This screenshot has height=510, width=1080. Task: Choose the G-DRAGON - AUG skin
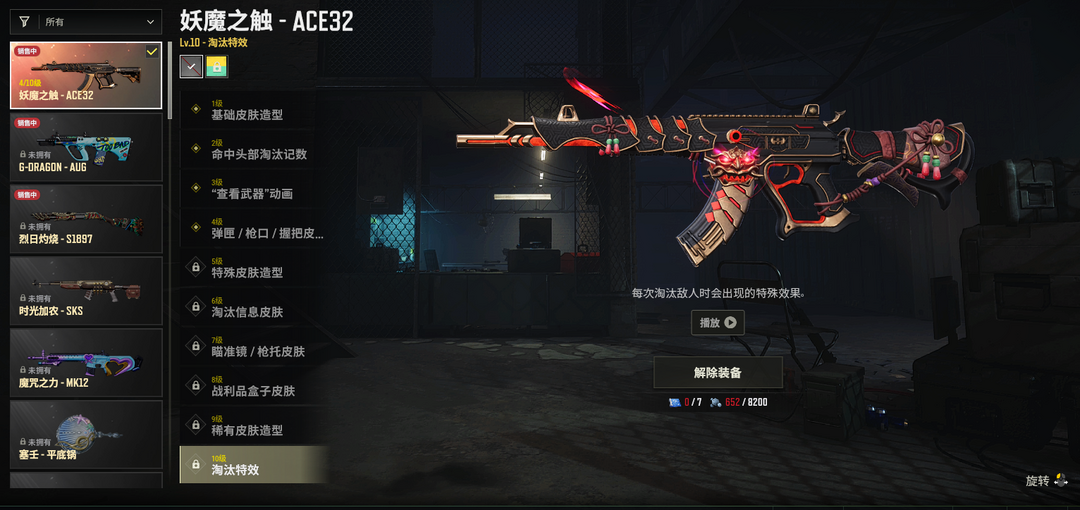86,147
